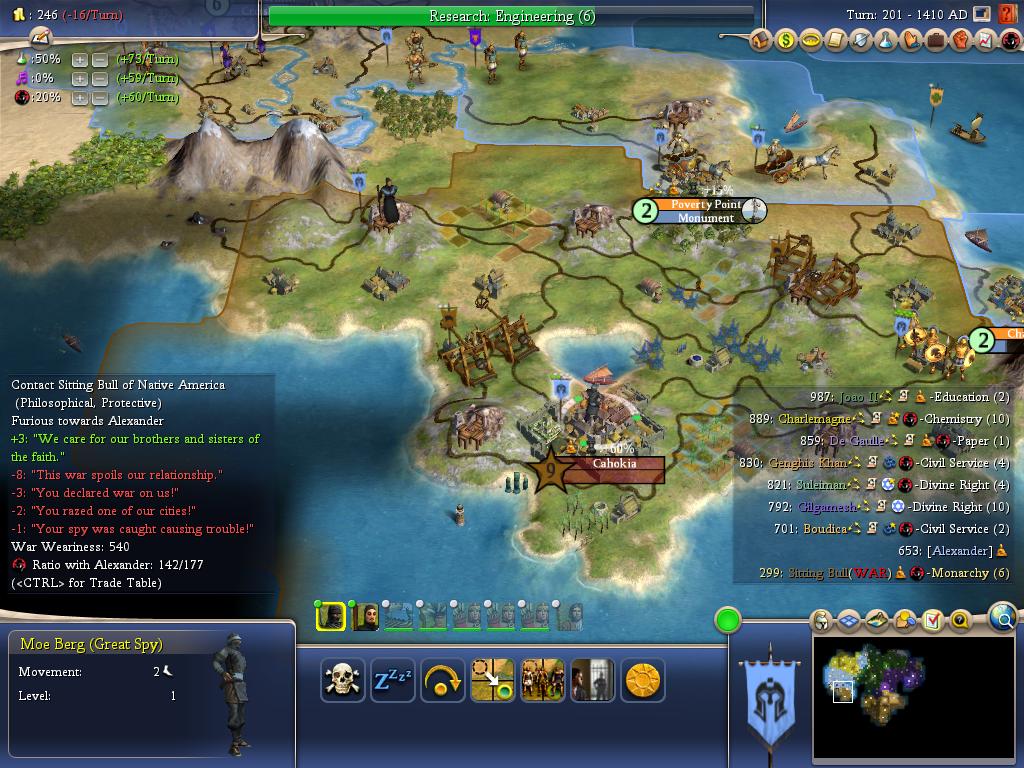Viewport: 1024px width, 768px height.
Task: Activate the Go To move command
Action: point(492,681)
